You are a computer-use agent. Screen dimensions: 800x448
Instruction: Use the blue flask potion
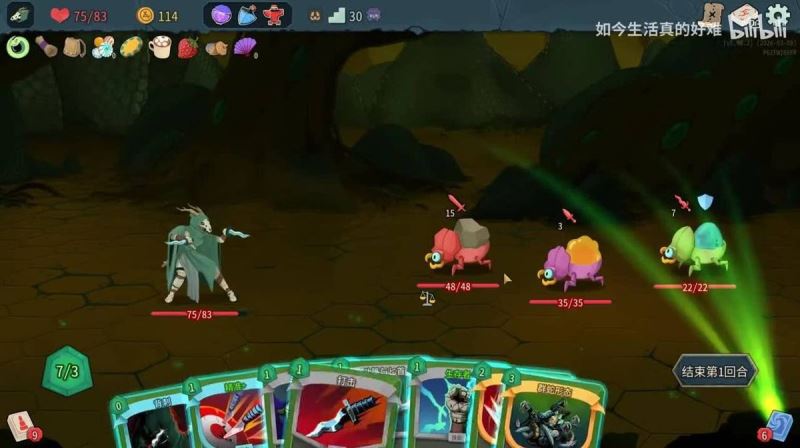(x=247, y=15)
